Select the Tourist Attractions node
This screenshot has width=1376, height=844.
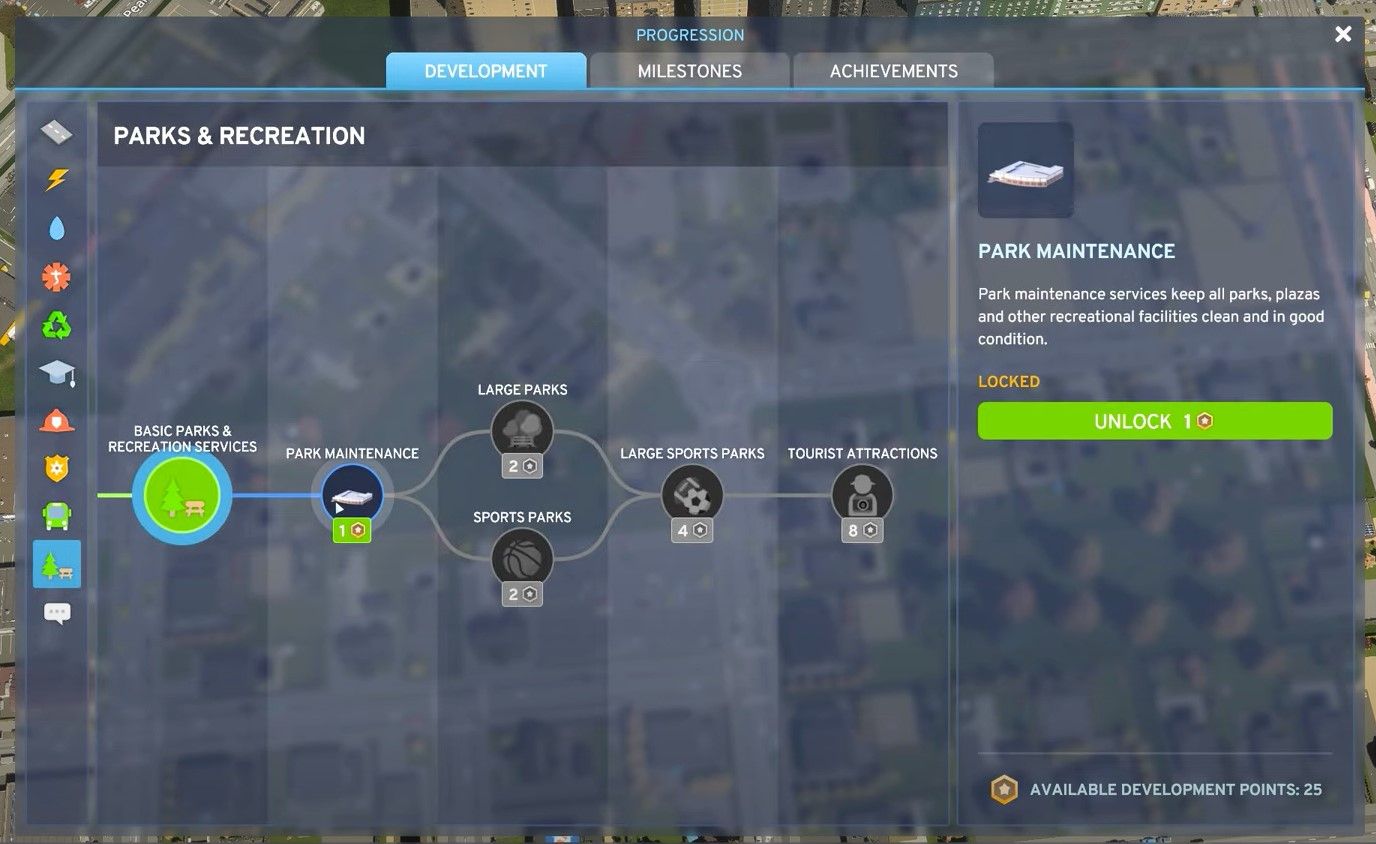tap(862, 493)
